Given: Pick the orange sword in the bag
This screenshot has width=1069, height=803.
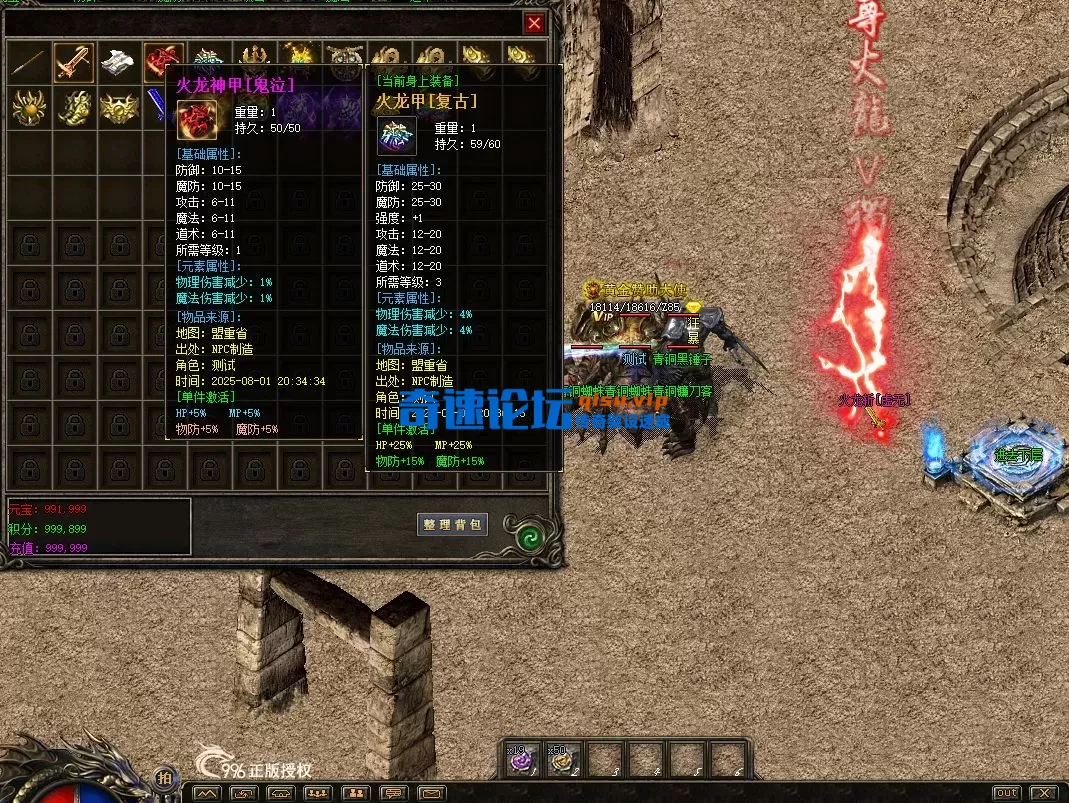Looking at the screenshot, I should tap(73, 61).
